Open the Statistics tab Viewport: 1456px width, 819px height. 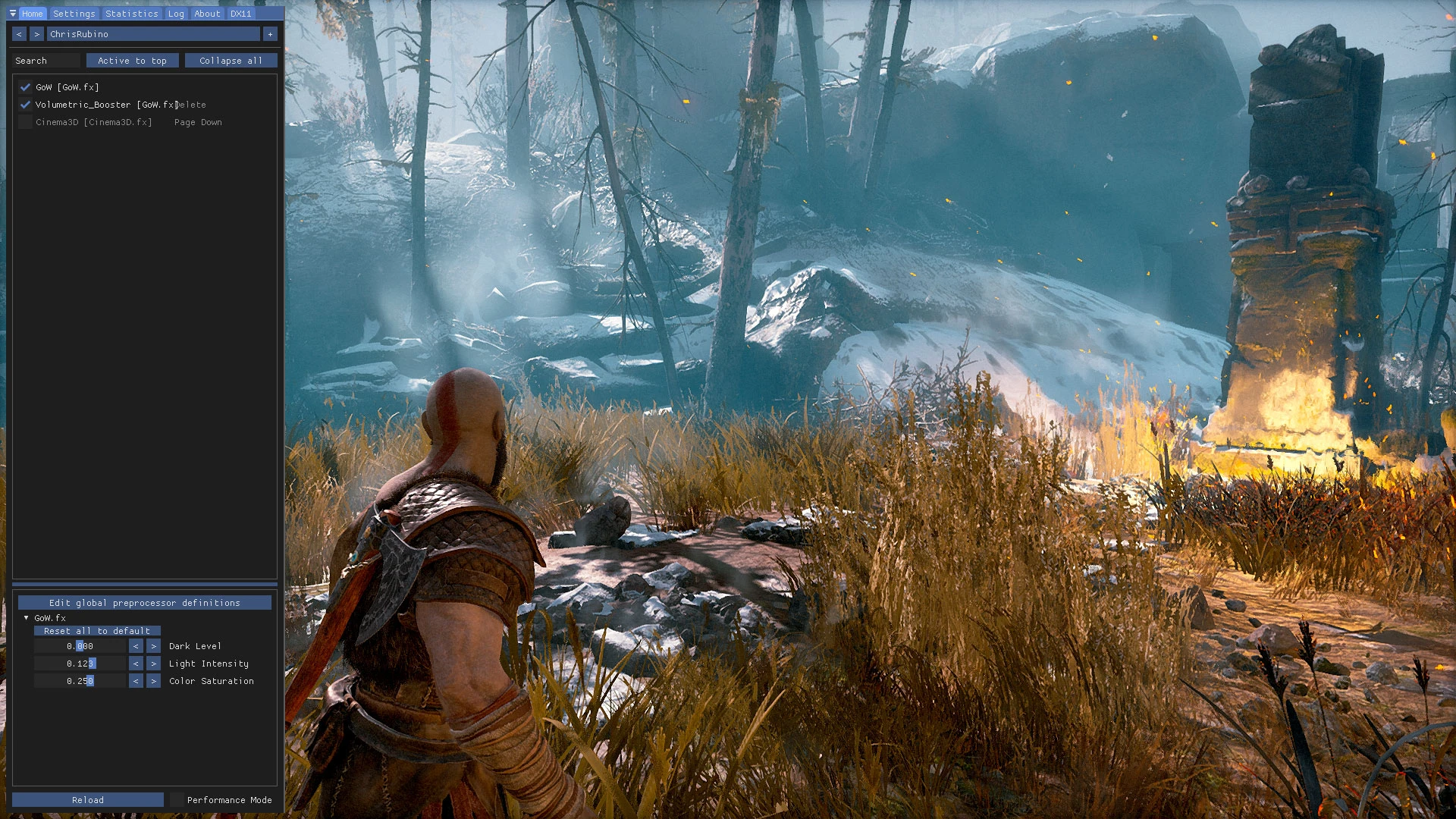tap(131, 13)
